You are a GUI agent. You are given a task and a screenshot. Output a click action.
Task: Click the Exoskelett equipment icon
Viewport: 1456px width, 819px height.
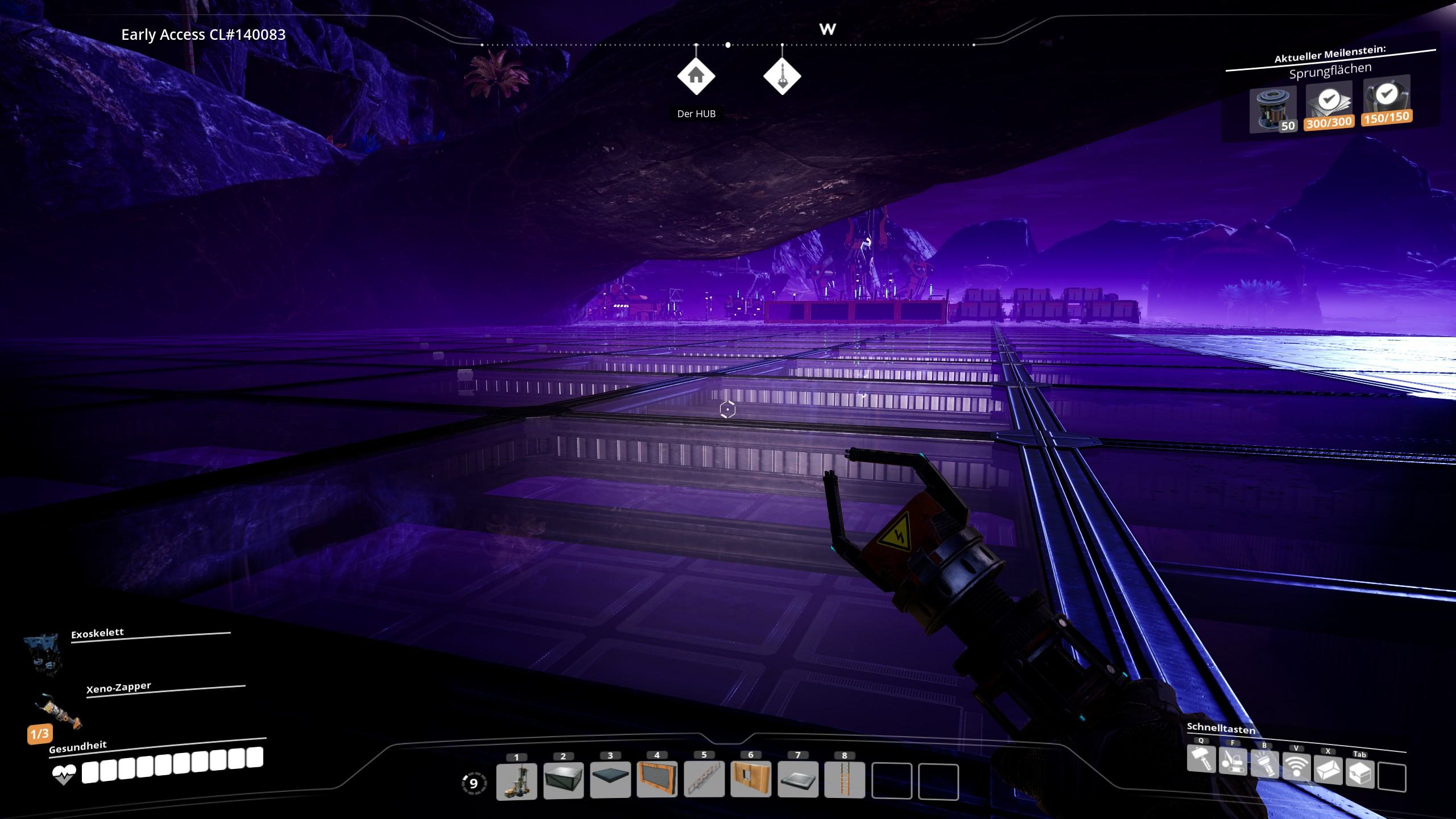point(43,653)
